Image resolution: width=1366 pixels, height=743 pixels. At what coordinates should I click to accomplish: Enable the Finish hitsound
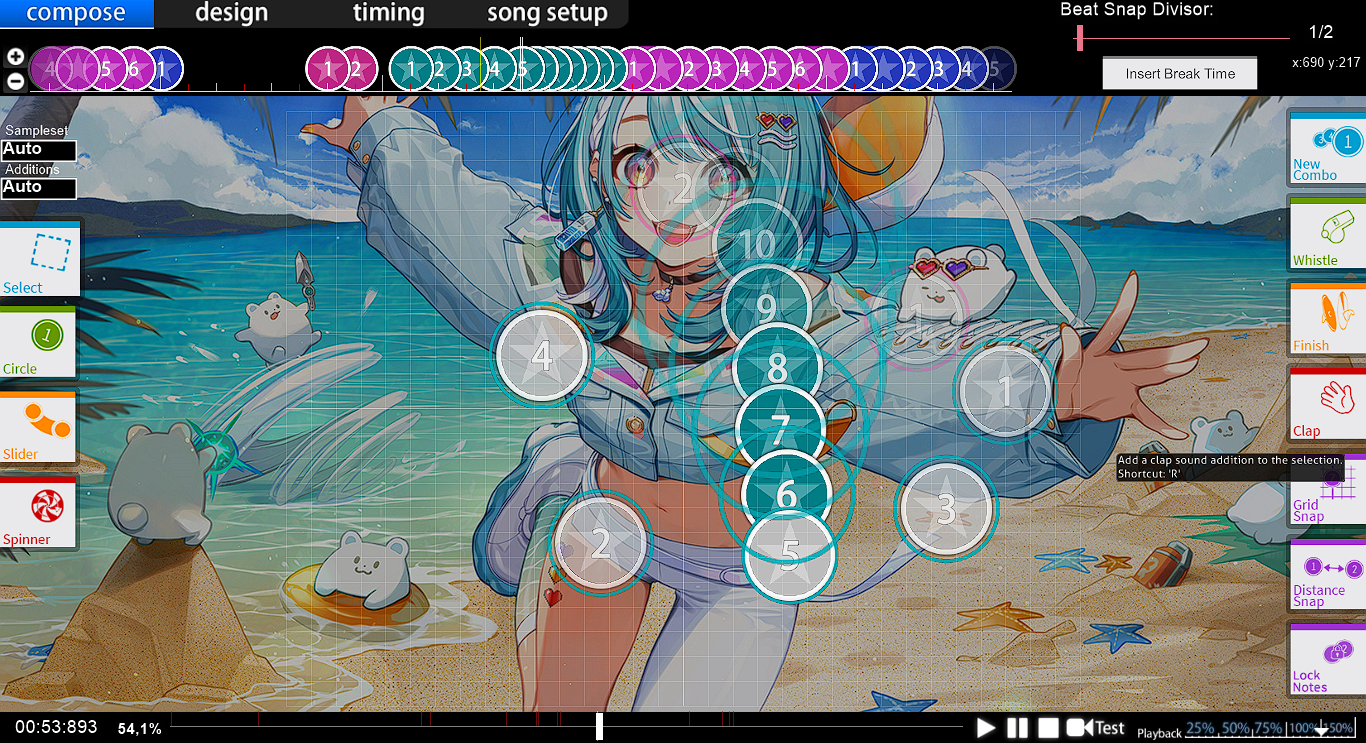(1327, 319)
